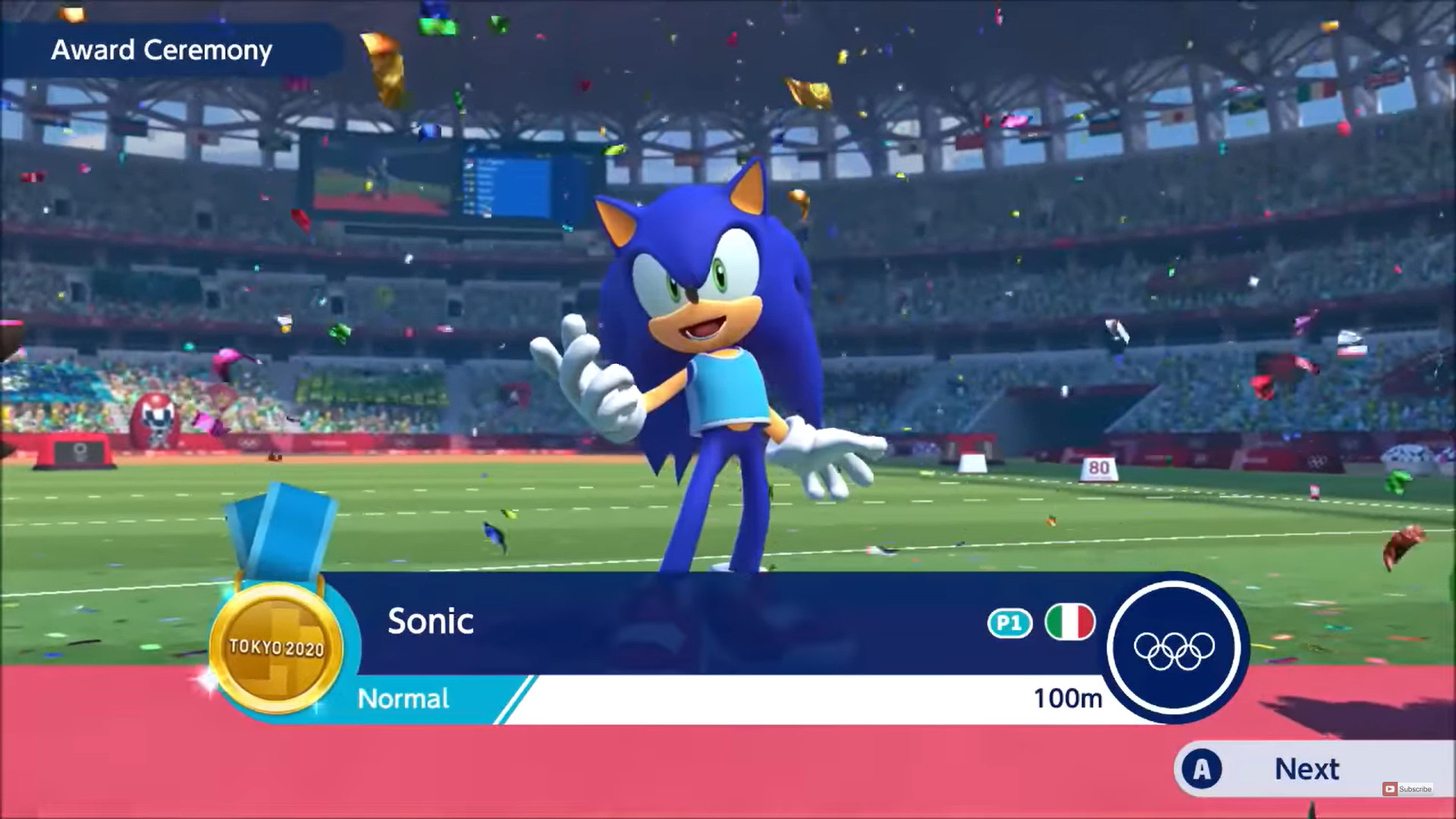
Task: Select the Italian flag icon
Action: (x=1070, y=622)
